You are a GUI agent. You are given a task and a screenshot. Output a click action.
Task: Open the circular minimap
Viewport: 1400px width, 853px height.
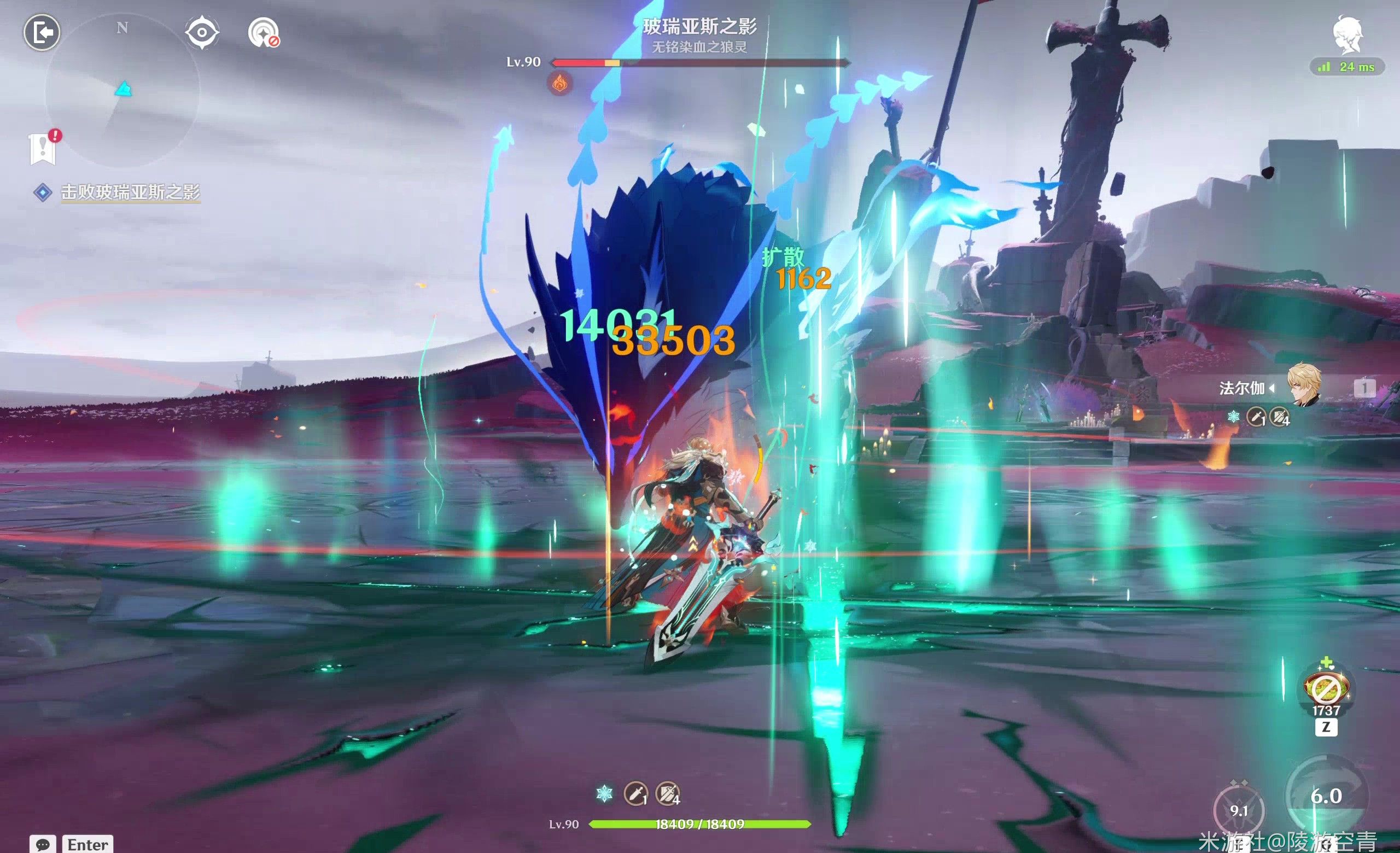click(122, 91)
